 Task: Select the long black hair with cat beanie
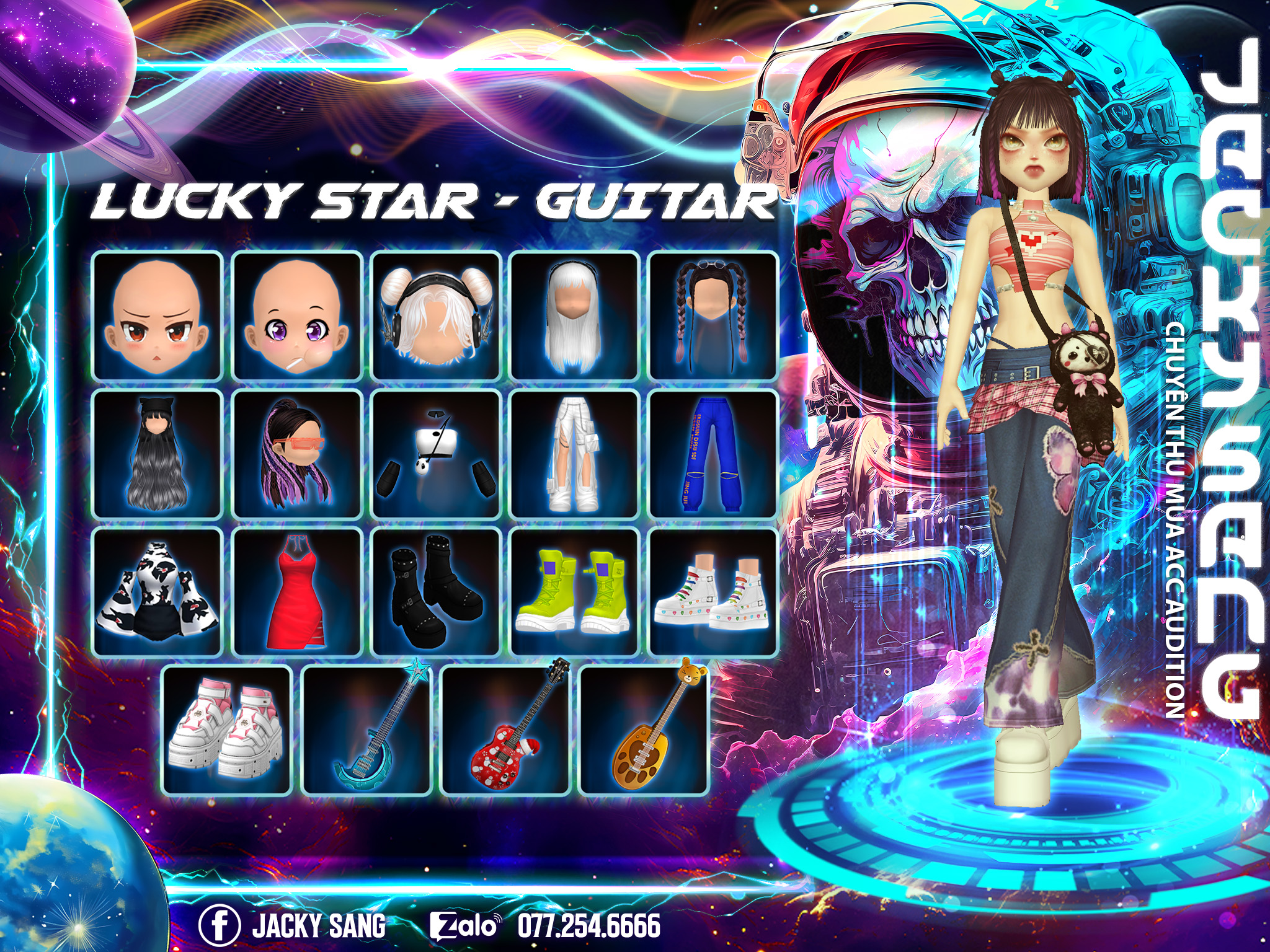(x=158, y=454)
